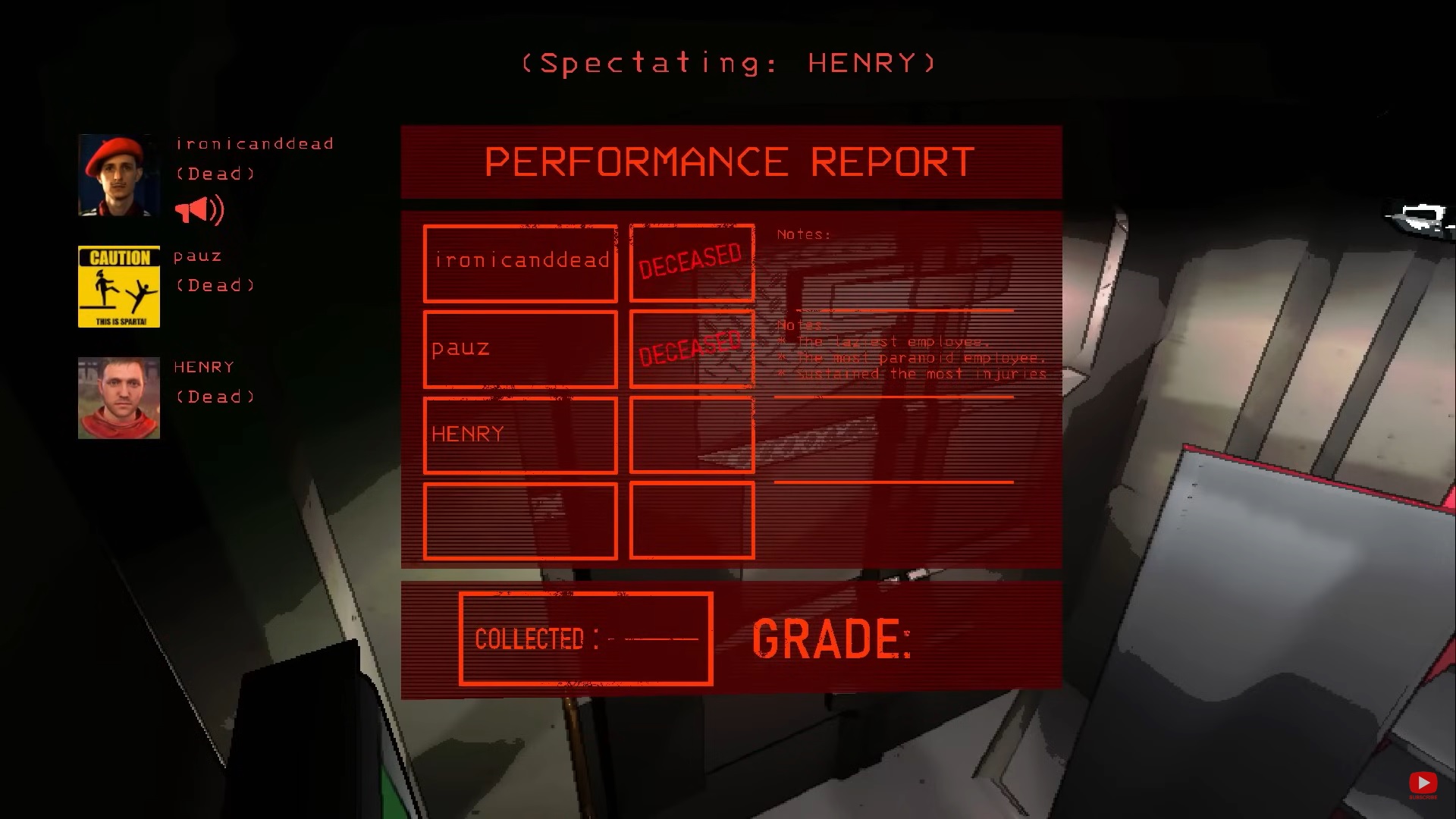The width and height of the screenshot is (1456, 819).
Task: Select pauz's CAUTION 'This is Sparta' avatar
Action: tap(118, 286)
